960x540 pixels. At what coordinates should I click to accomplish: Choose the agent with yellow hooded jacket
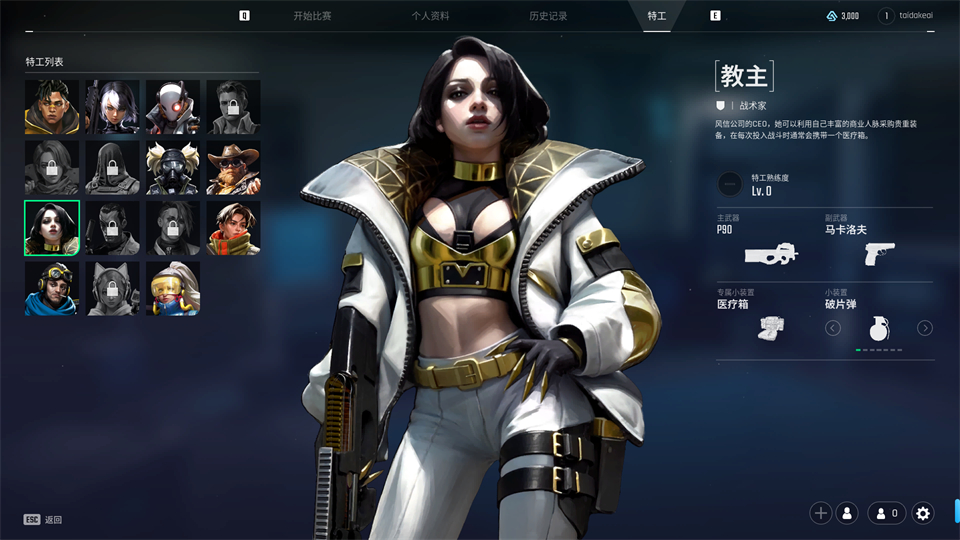click(x=52, y=107)
